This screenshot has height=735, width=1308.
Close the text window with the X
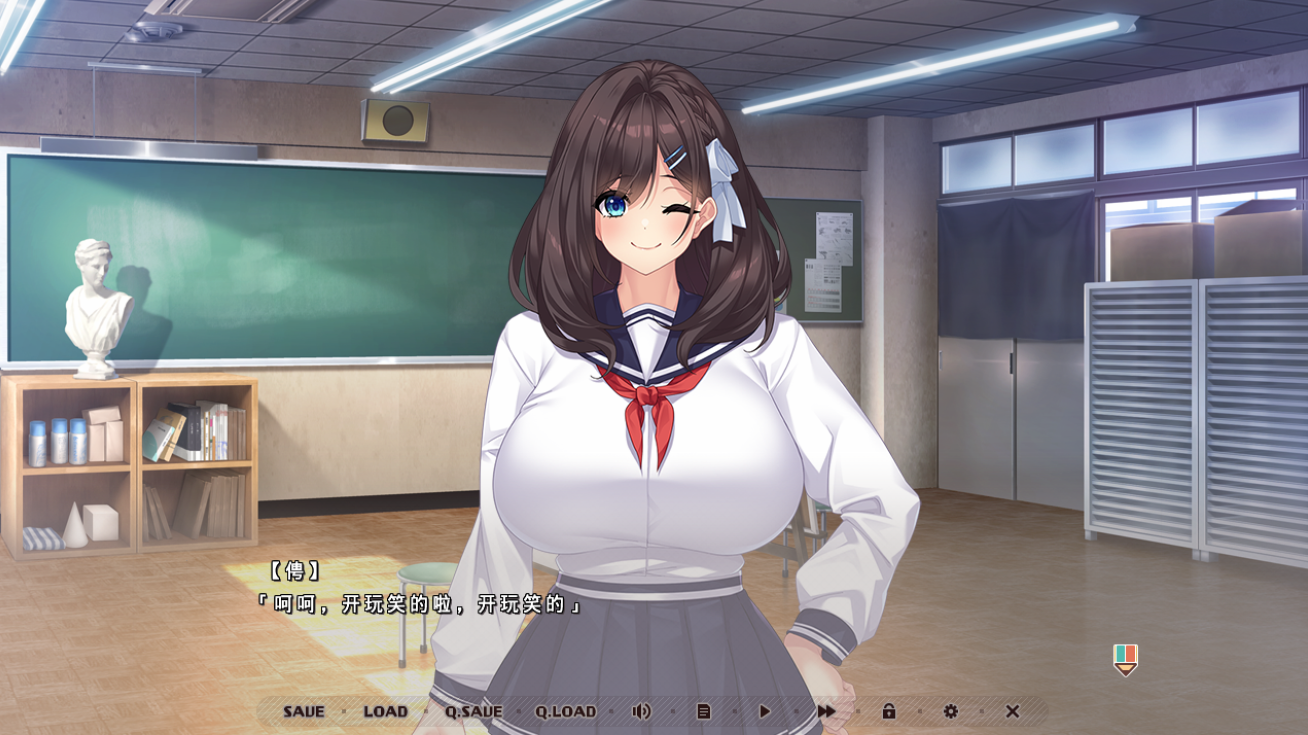click(x=1012, y=712)
